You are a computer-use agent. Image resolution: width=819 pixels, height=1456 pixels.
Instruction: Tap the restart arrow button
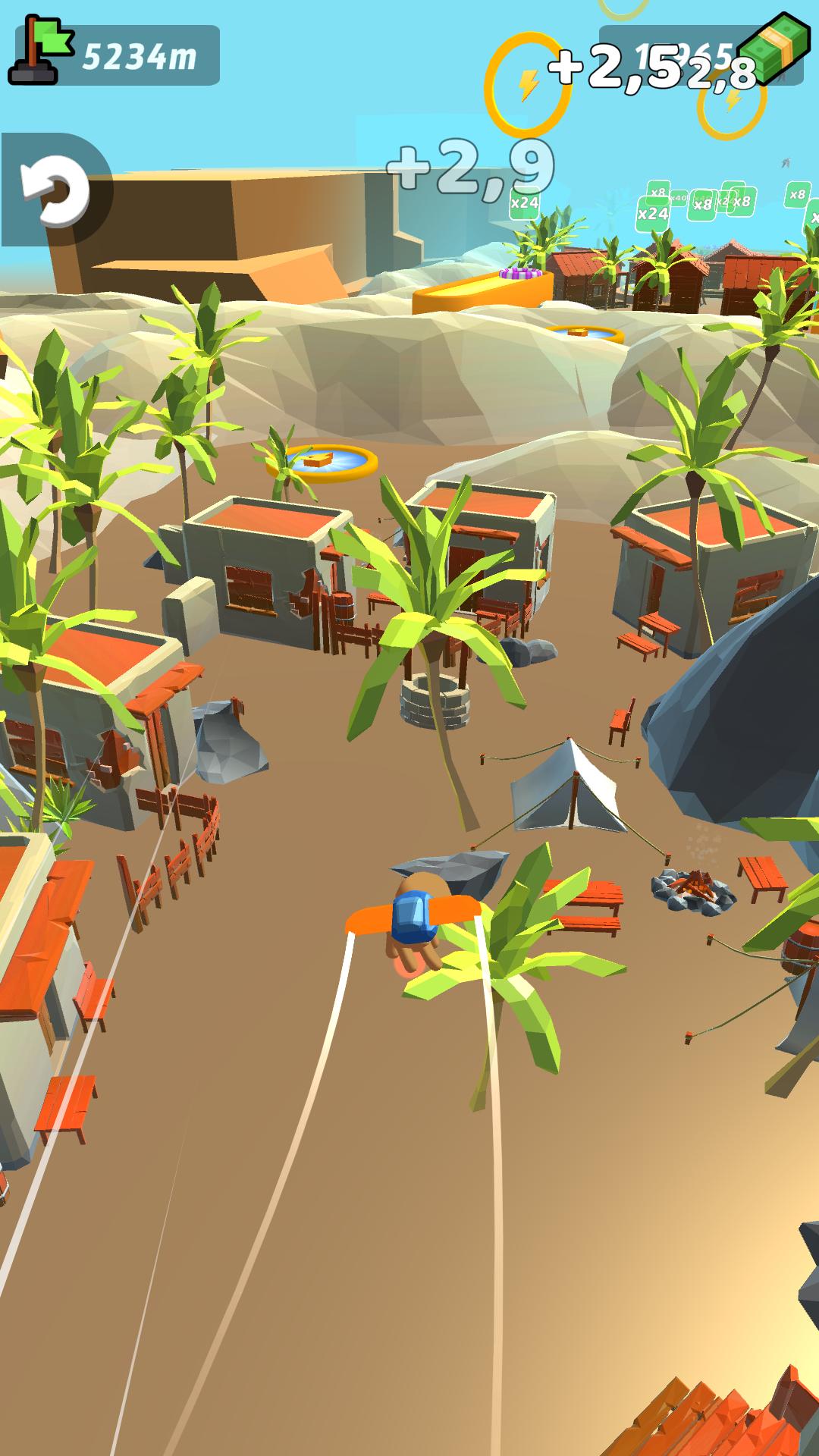pyautogui.click(x=55, y=190)
